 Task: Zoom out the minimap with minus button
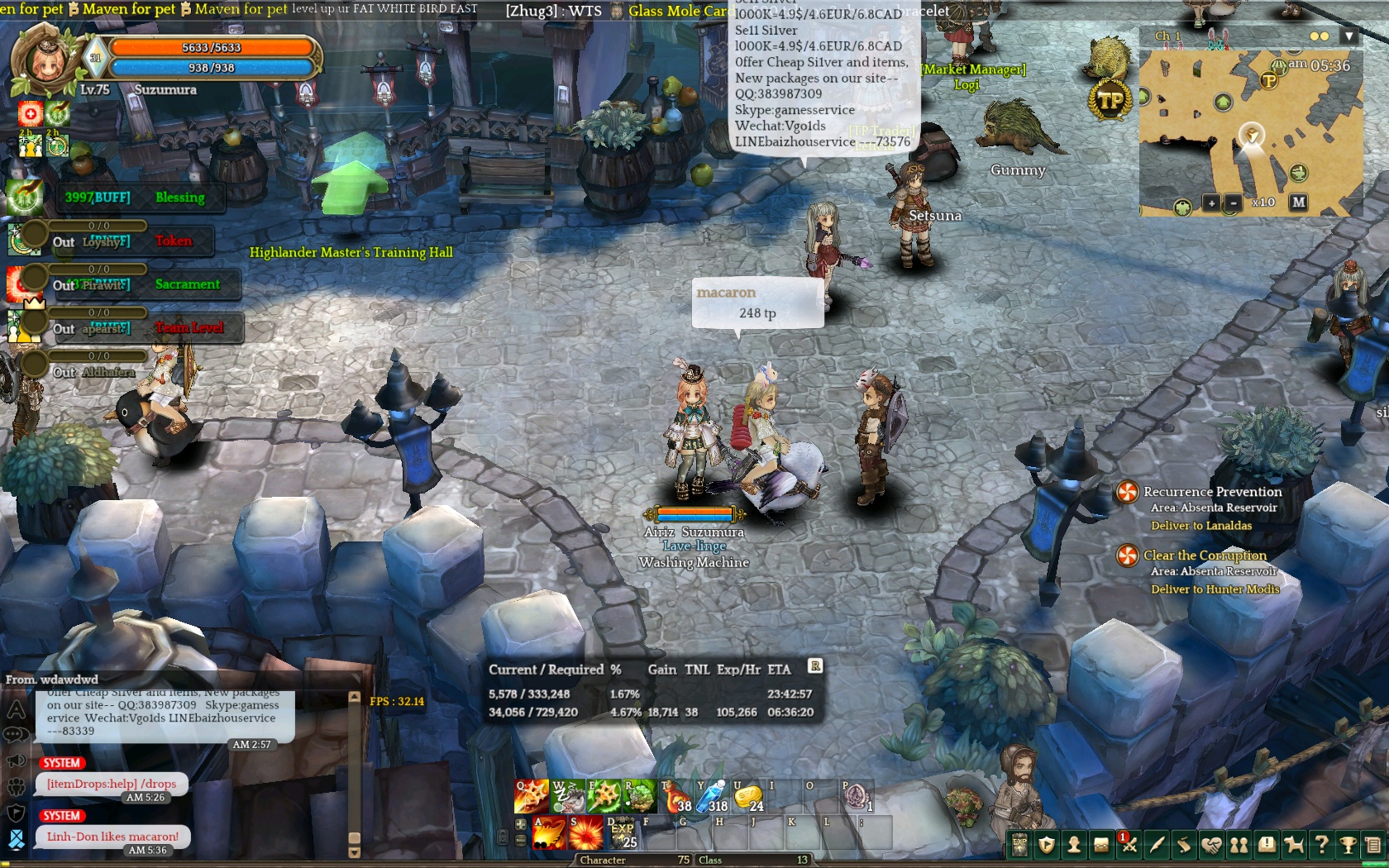1234,203
